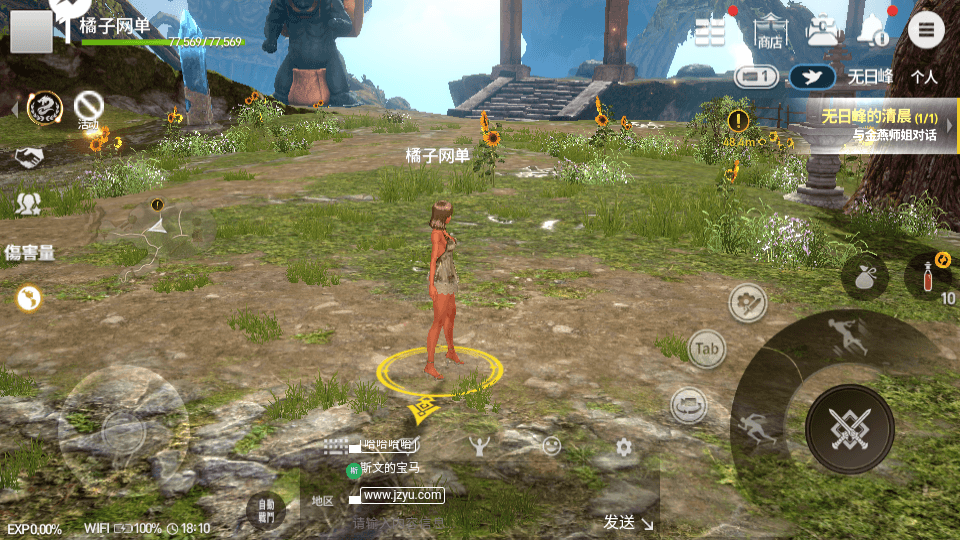Use the crossed swords attack button
Image resolution: width=960 pixels, height=540 pixels.
click(849, 429)
